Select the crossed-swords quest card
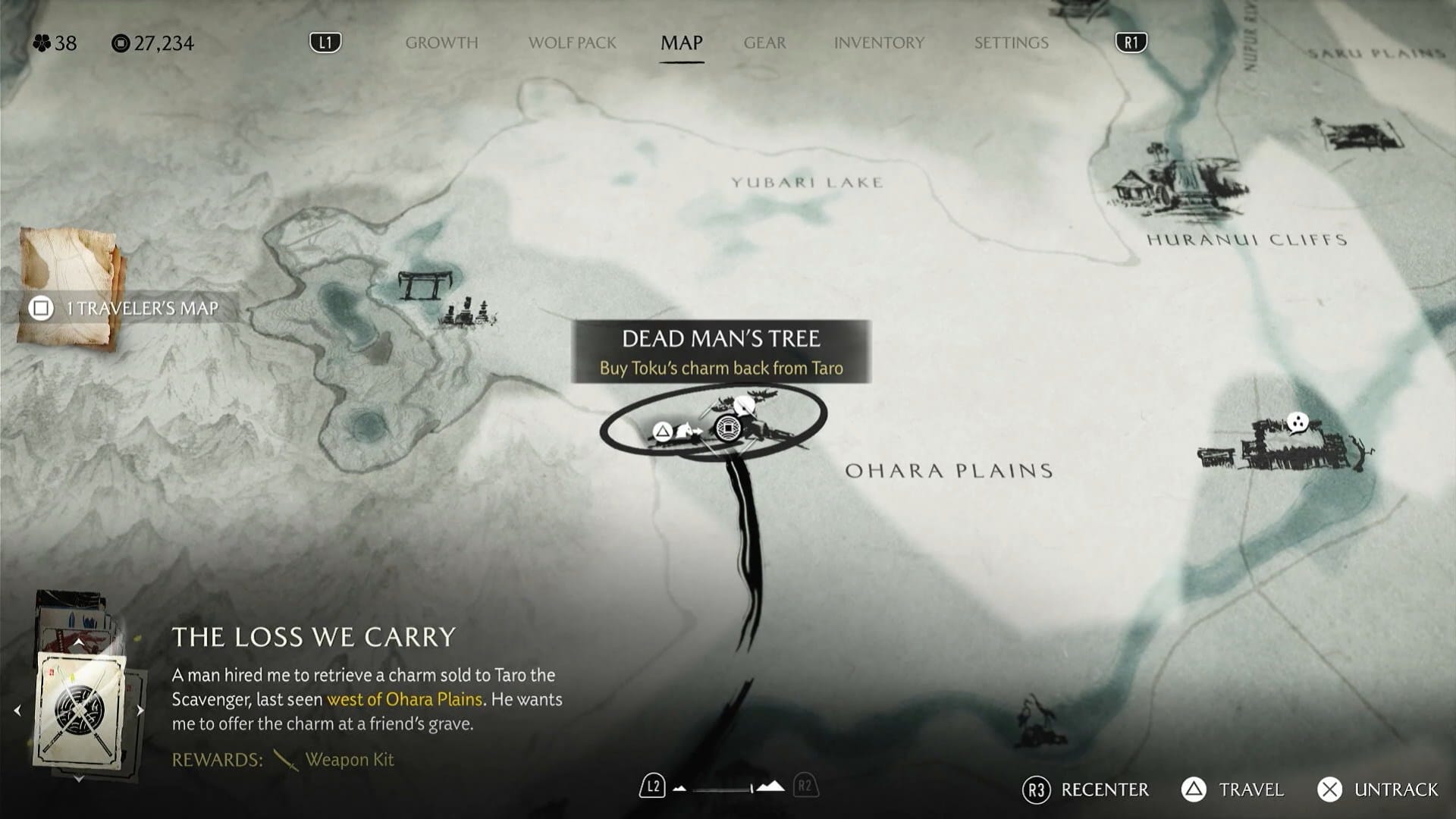This screenshot has height=819, width=1456. click(x=79, y=711)
